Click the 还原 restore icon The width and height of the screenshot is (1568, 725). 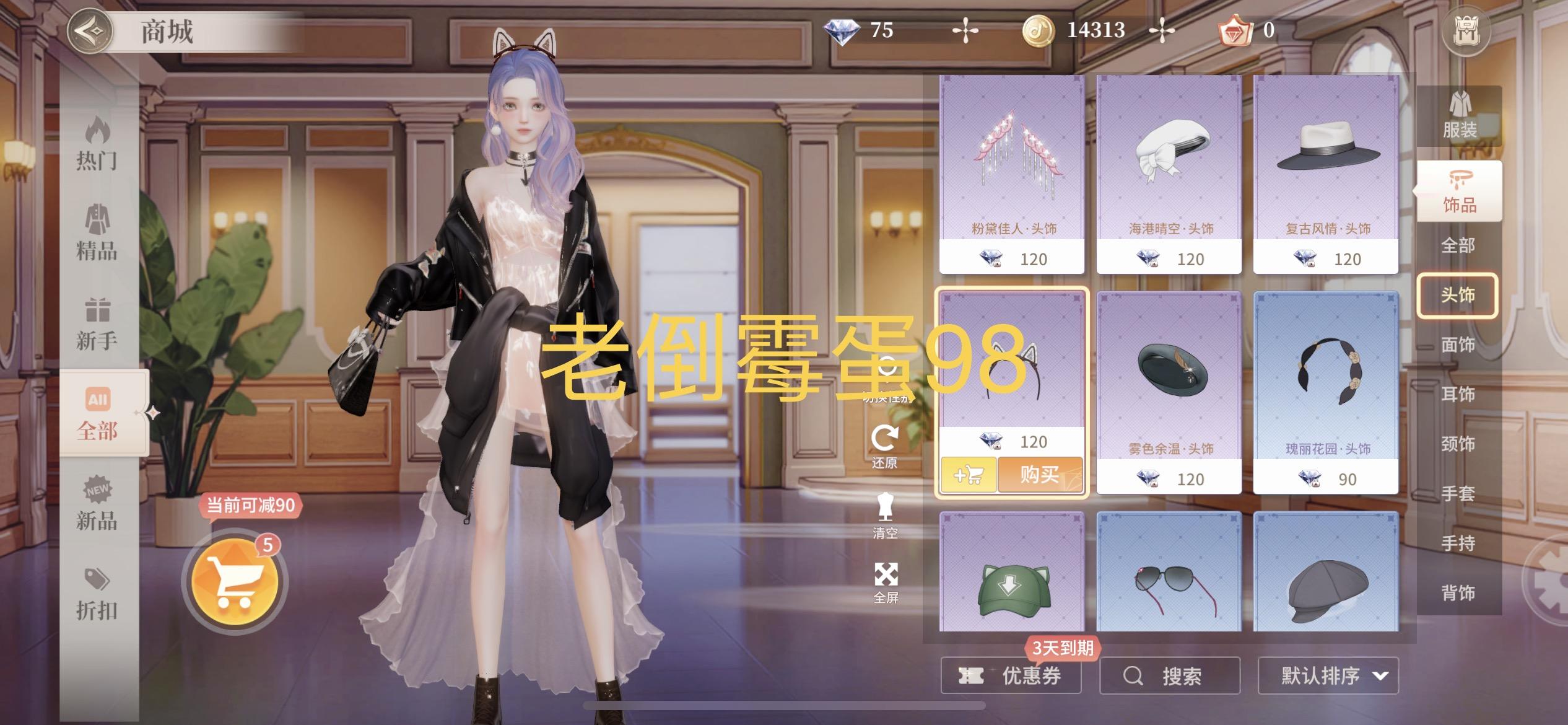(884, 441)
